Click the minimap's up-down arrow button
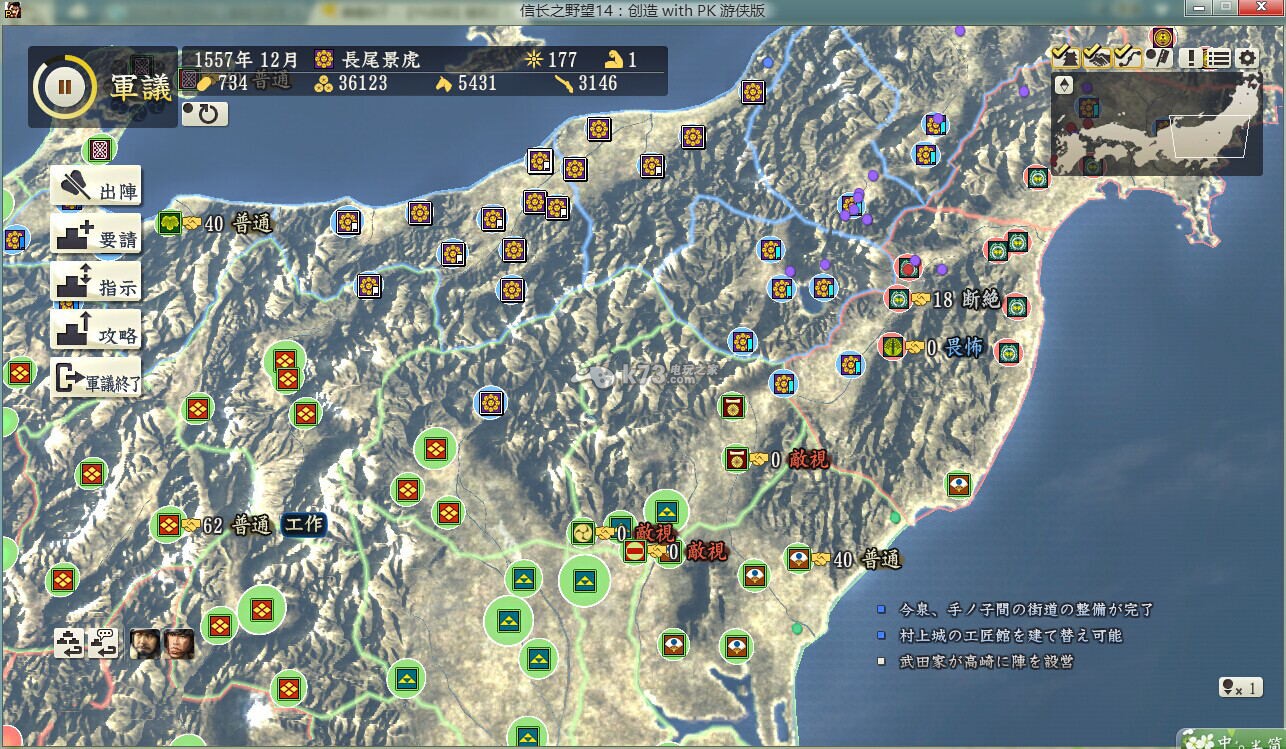1286x749 pixels. tap(1064, 85)
